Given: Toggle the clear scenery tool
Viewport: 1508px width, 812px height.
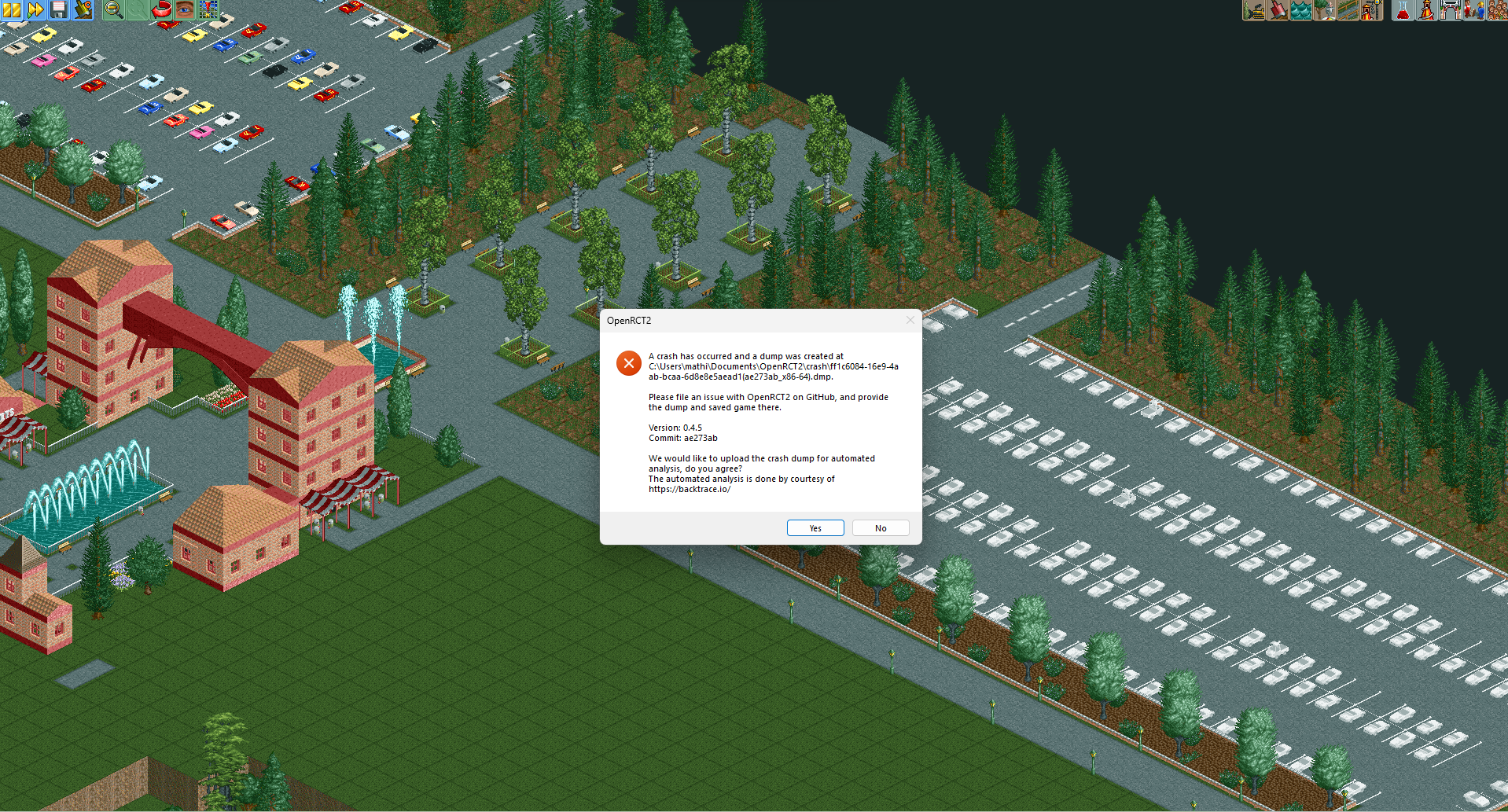Looking at the screenshot, I should (1252, 10).
